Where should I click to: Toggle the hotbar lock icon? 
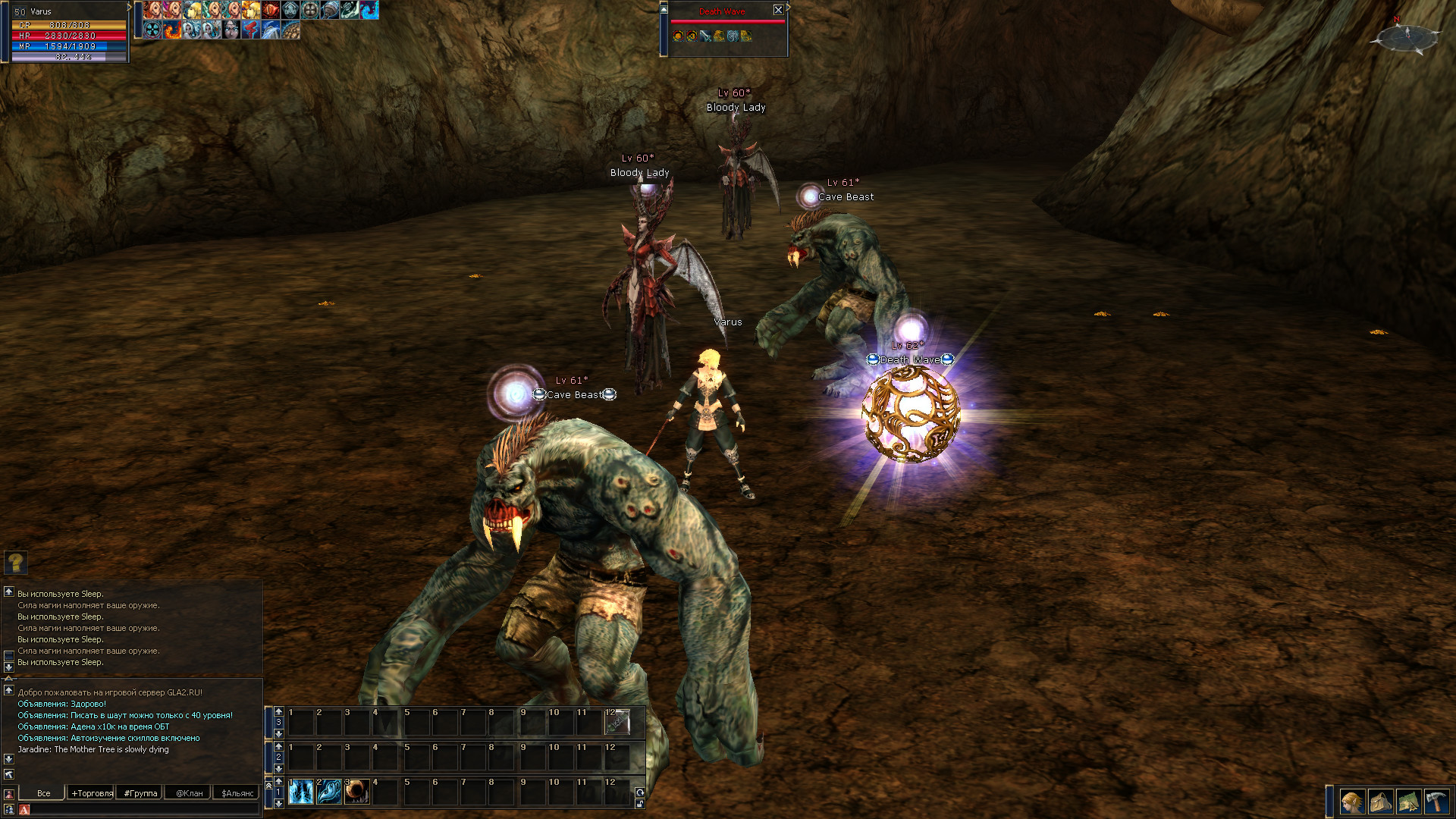coord(640,804)
